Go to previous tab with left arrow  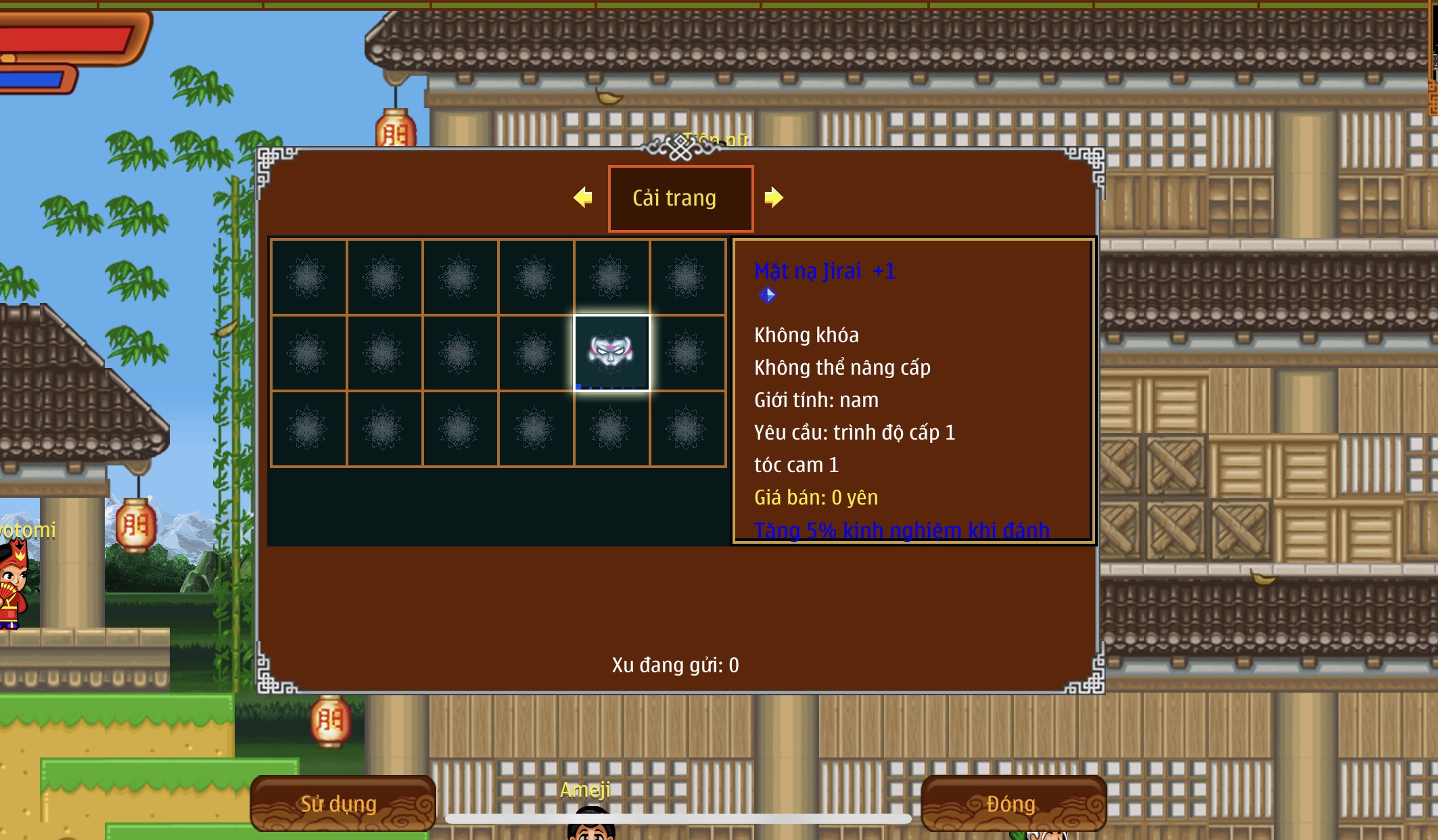[582, 197]
